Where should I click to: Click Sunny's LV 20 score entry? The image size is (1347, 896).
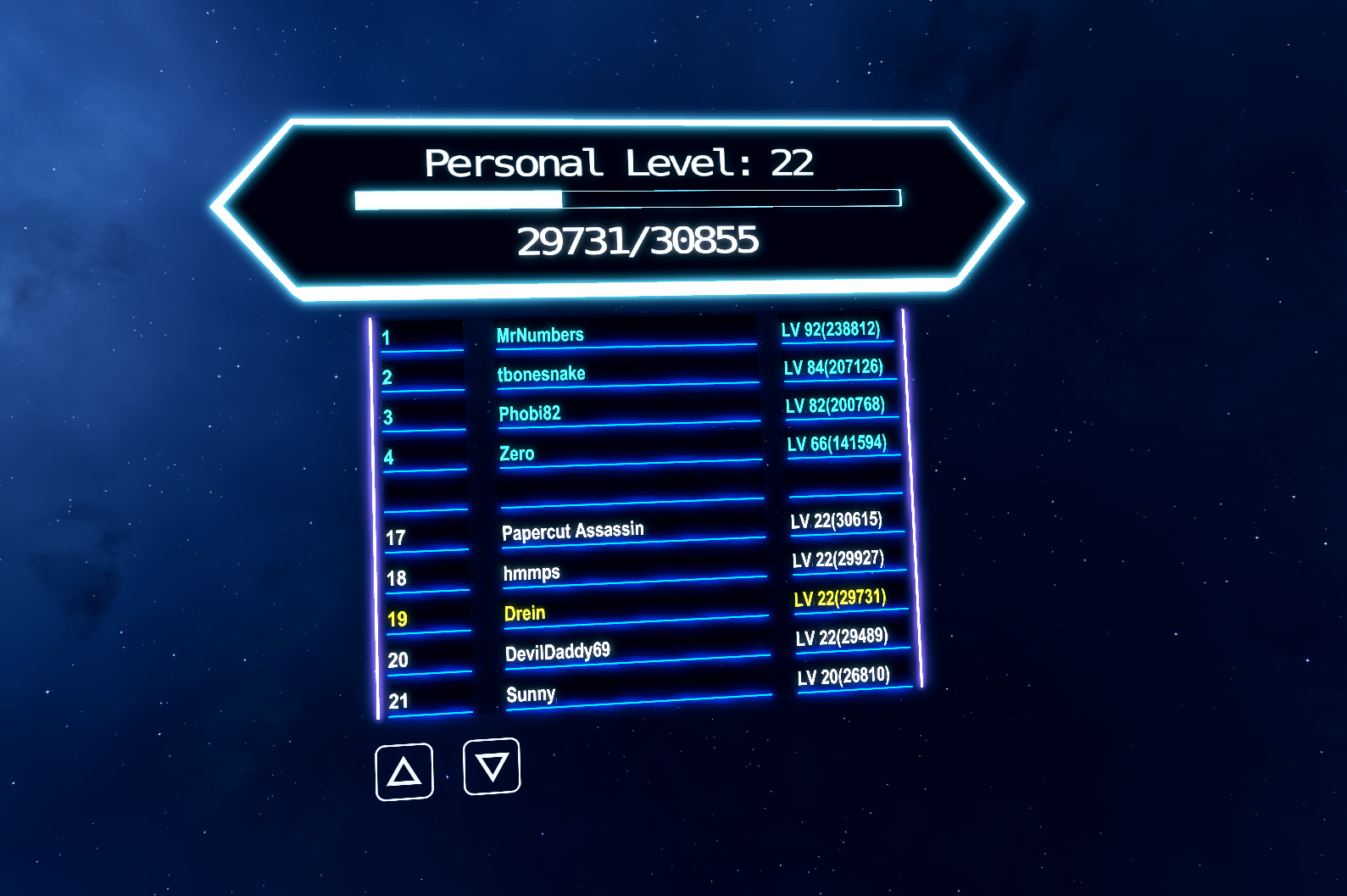(844, 677)
